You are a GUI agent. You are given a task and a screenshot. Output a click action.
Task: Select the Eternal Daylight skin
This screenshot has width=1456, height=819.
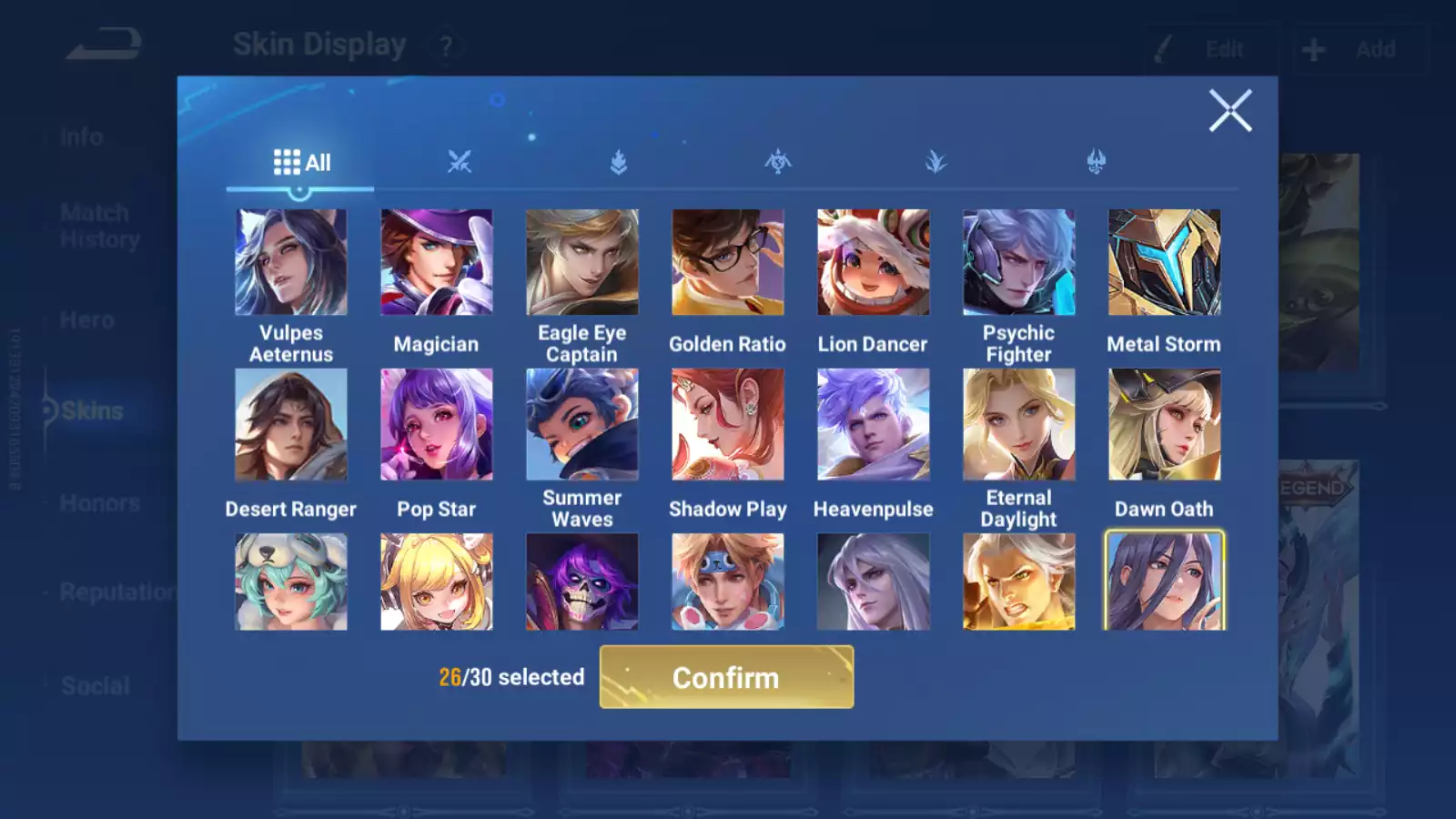1019,424
